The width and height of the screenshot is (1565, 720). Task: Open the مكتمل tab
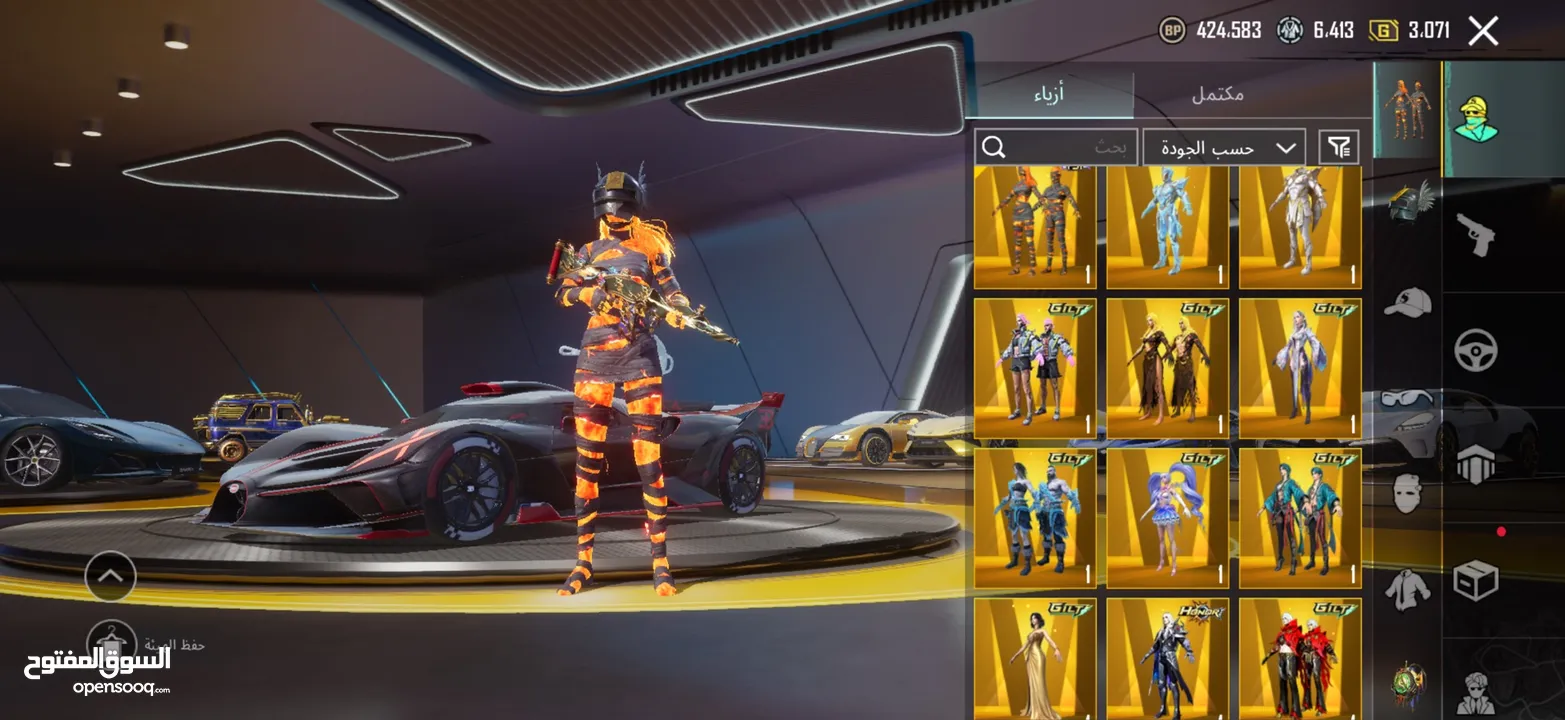pyautogui.click(x=1217, y=95)
